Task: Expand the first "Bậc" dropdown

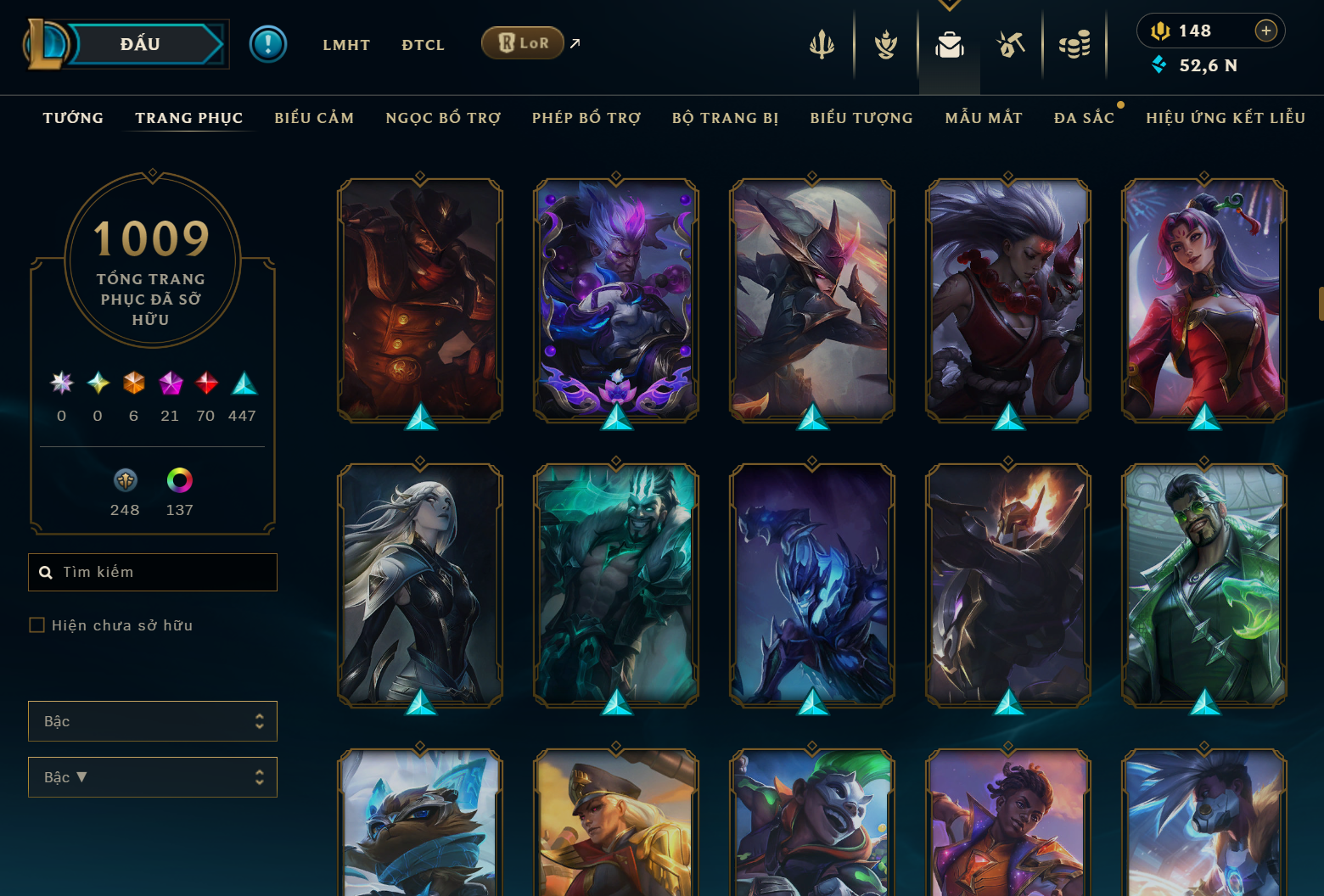Action: coord(153,720)
